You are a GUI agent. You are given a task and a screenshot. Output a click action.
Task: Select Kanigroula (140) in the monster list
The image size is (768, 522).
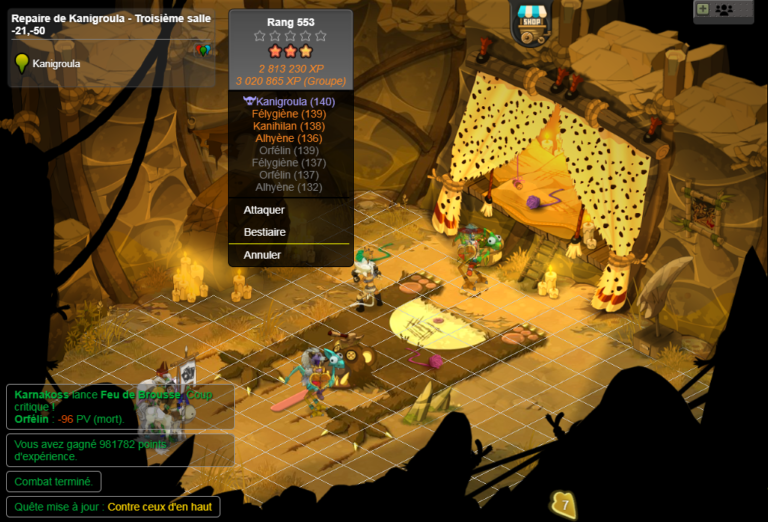coord(295,102)
